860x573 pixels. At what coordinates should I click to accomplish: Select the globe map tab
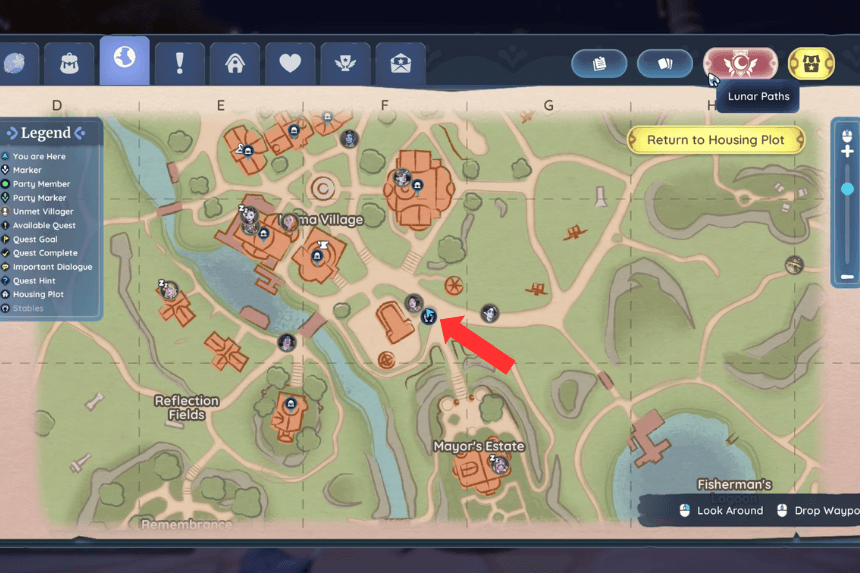(125, 60)
